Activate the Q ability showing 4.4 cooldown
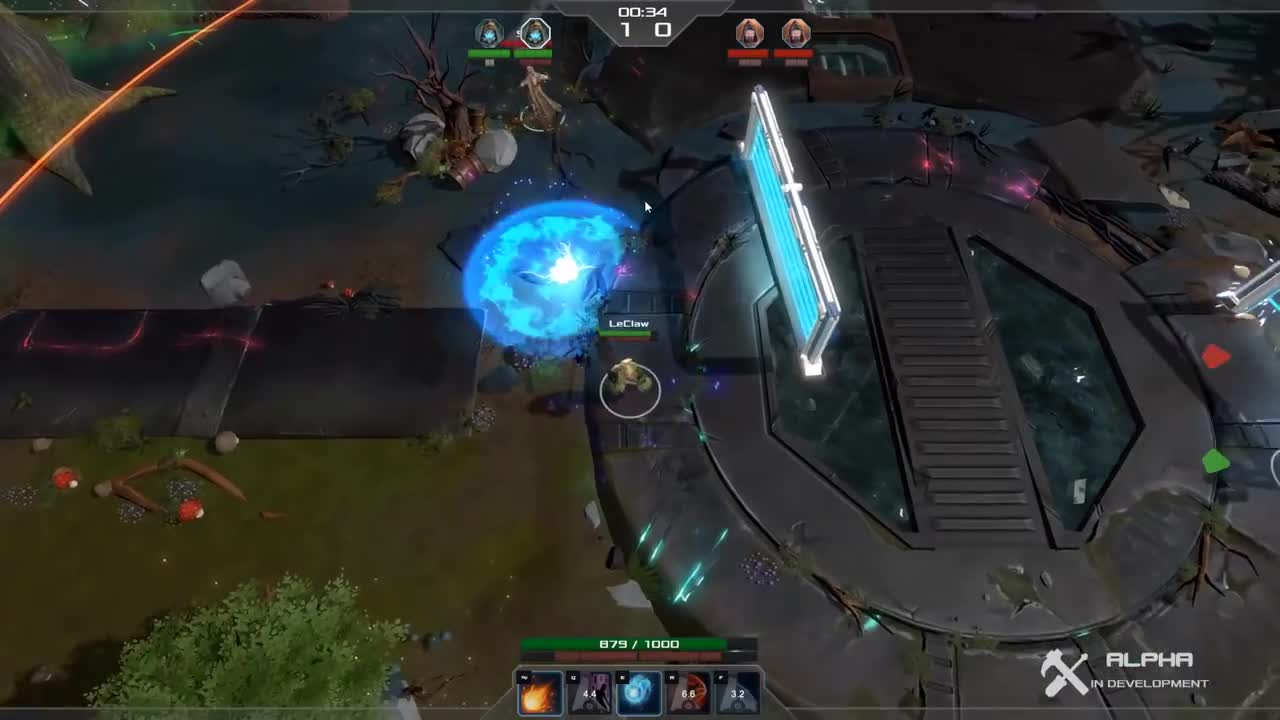The height and width of the screenshot is (720, 1280). point(590,693)
